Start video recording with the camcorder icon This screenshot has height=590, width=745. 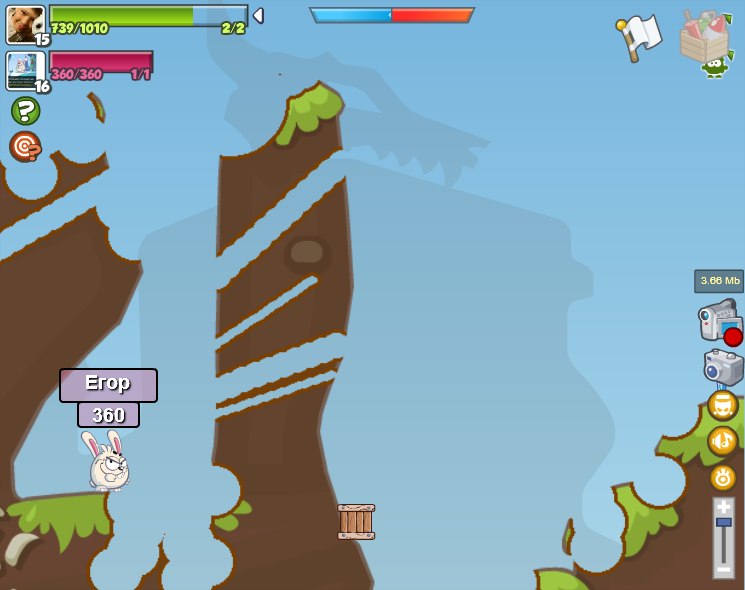pyautogui.click(x=719, y=322)
